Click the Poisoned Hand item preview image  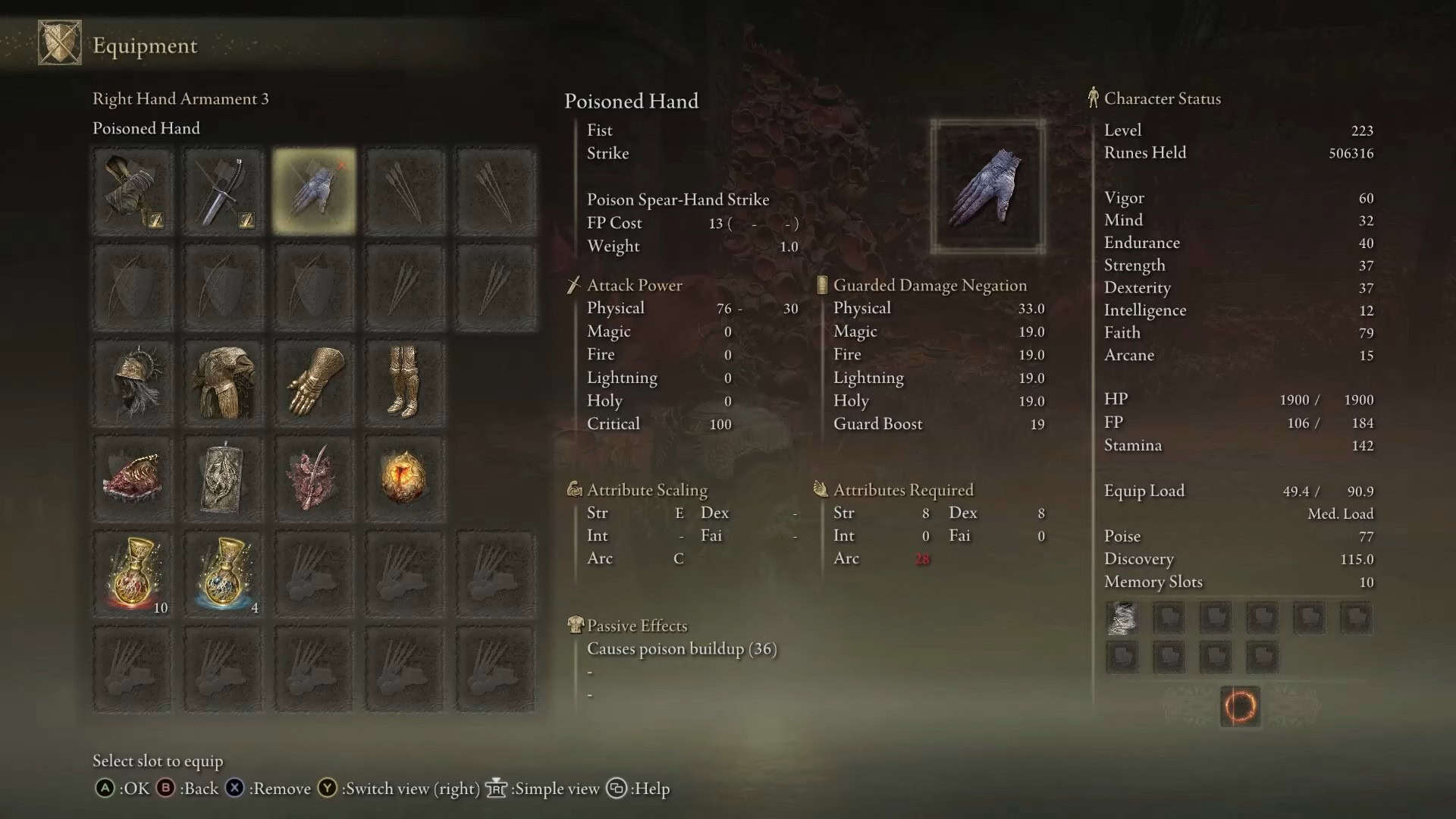click(987, 187)
